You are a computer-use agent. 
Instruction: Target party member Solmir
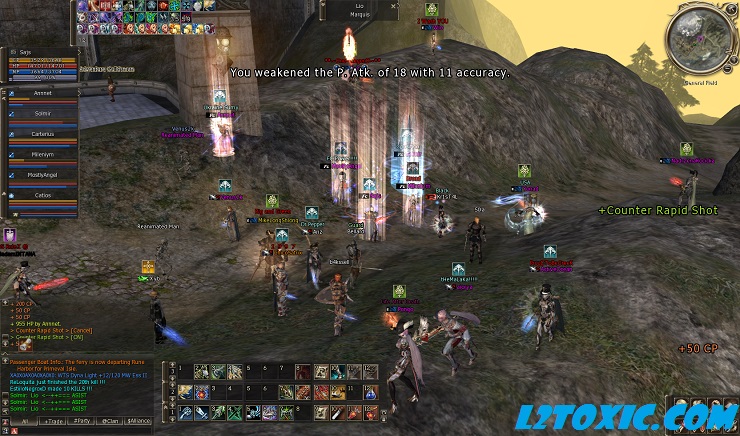[x=42, y=115]
